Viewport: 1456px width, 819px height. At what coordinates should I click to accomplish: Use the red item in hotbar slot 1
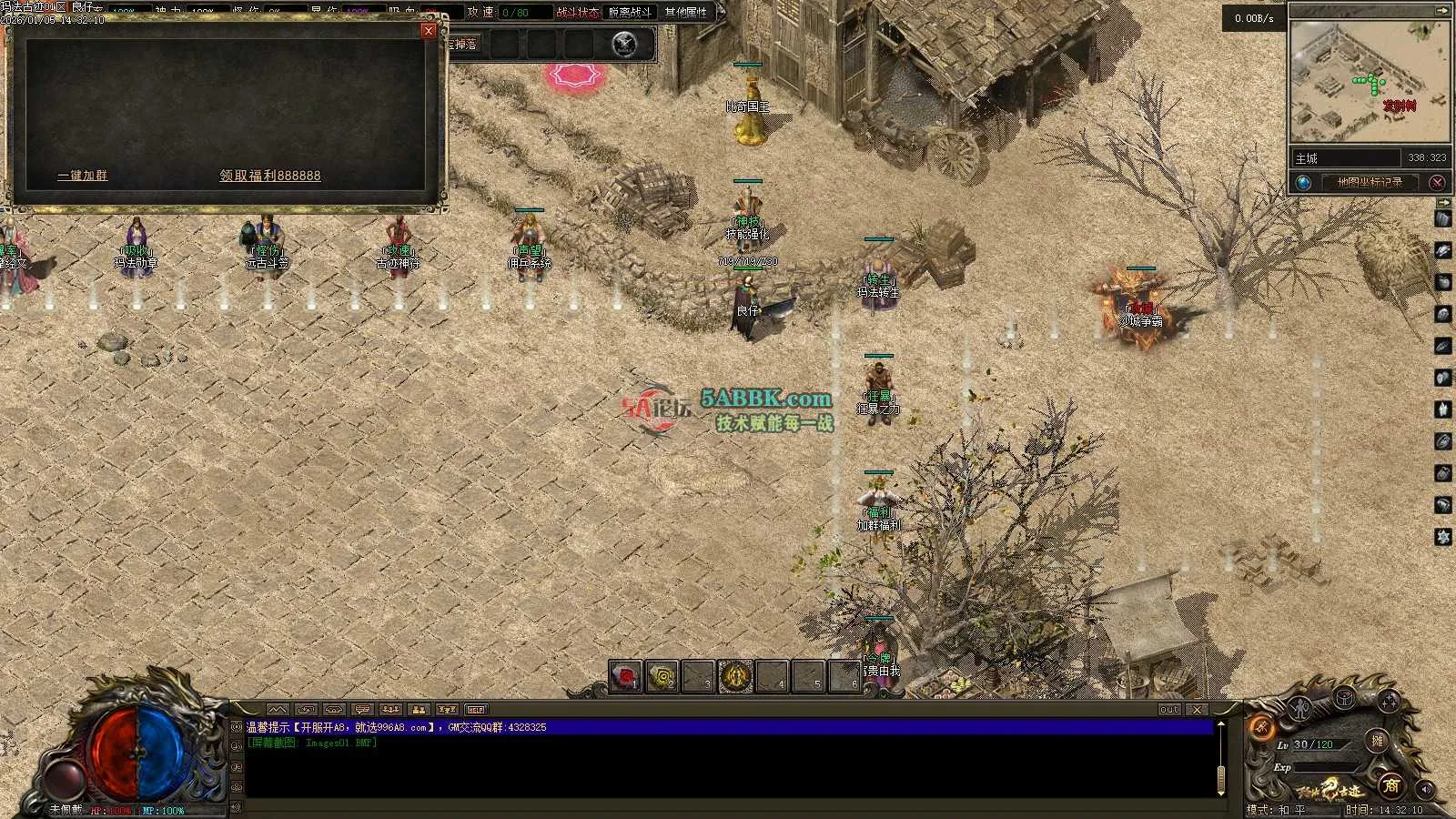[625, 676]
